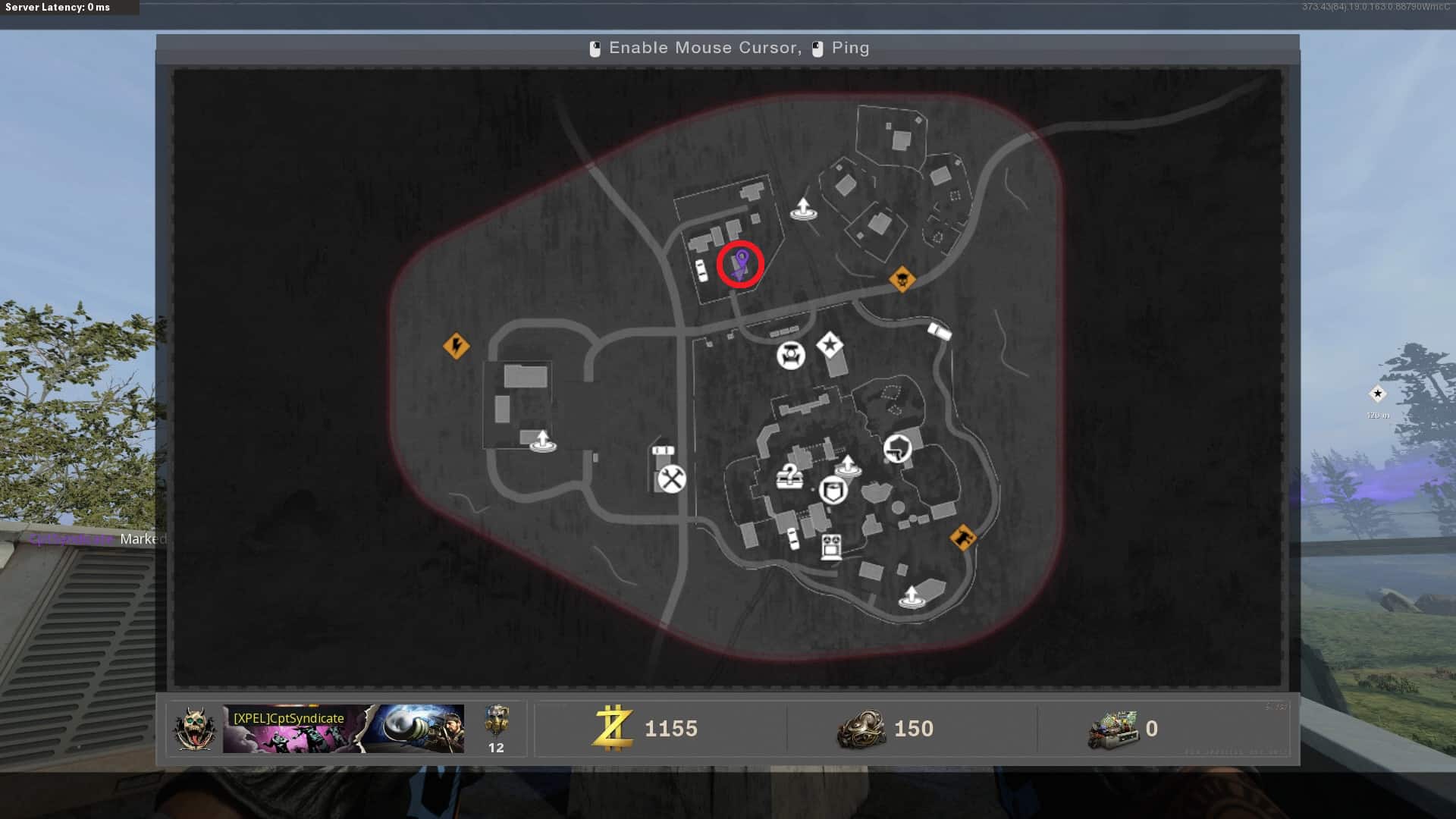Select the white star objective marker
Viewport: 1456px width, 819px height.
[830, 346]
